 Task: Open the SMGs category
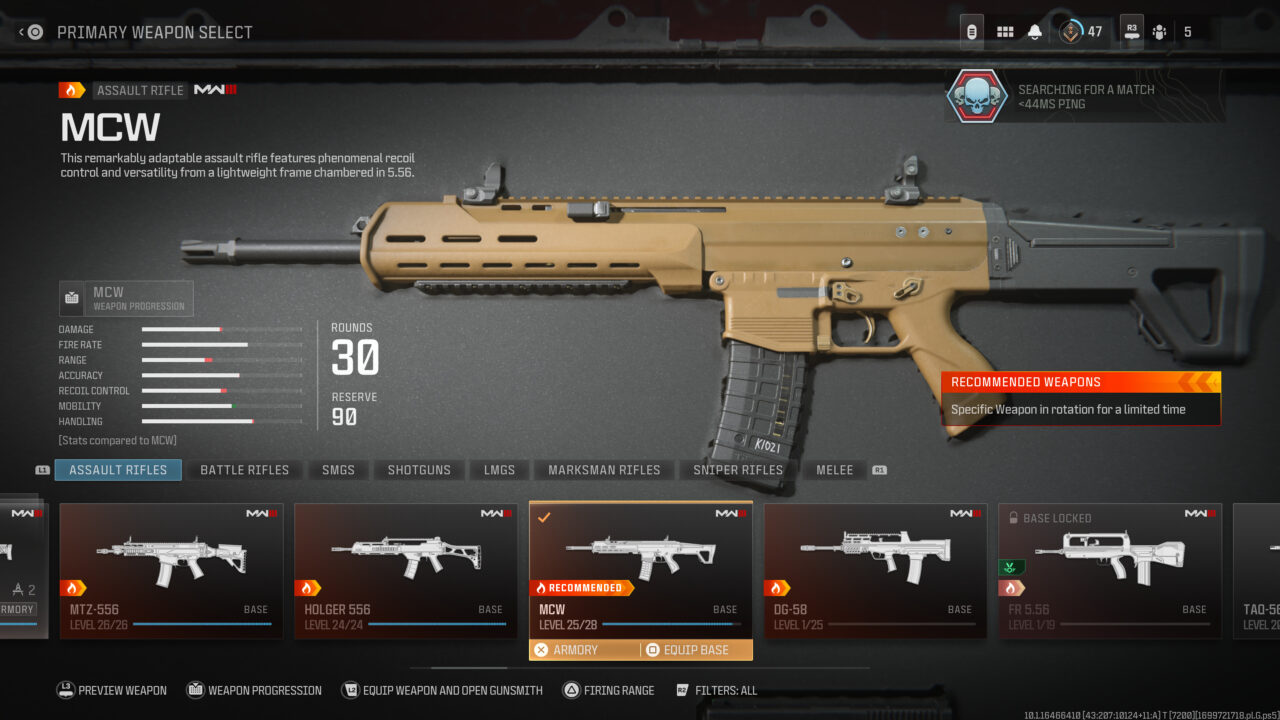(x=338, y=470)
